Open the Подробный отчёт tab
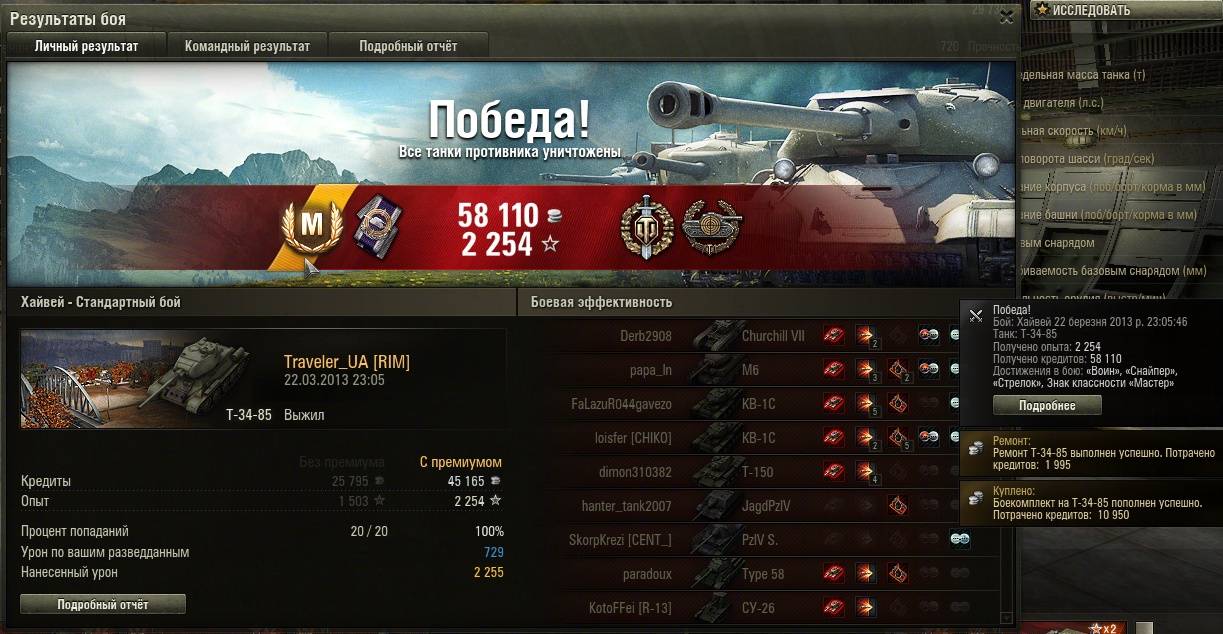This screenshot has height=634, width=1223. click(x=408, y=46)
